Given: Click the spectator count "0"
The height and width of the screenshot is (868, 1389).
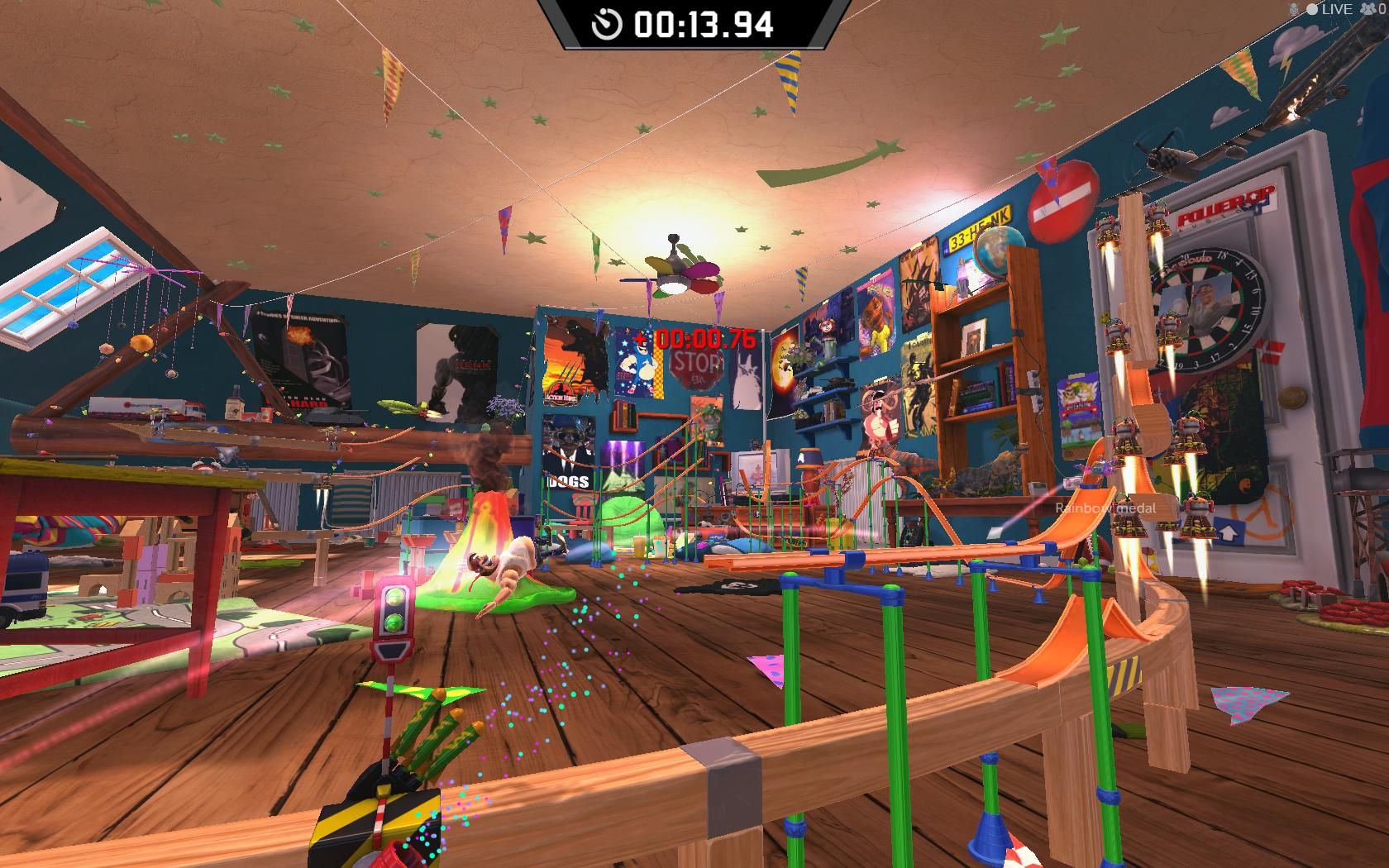Looking at the screenshot, I should click(1382, 9).
